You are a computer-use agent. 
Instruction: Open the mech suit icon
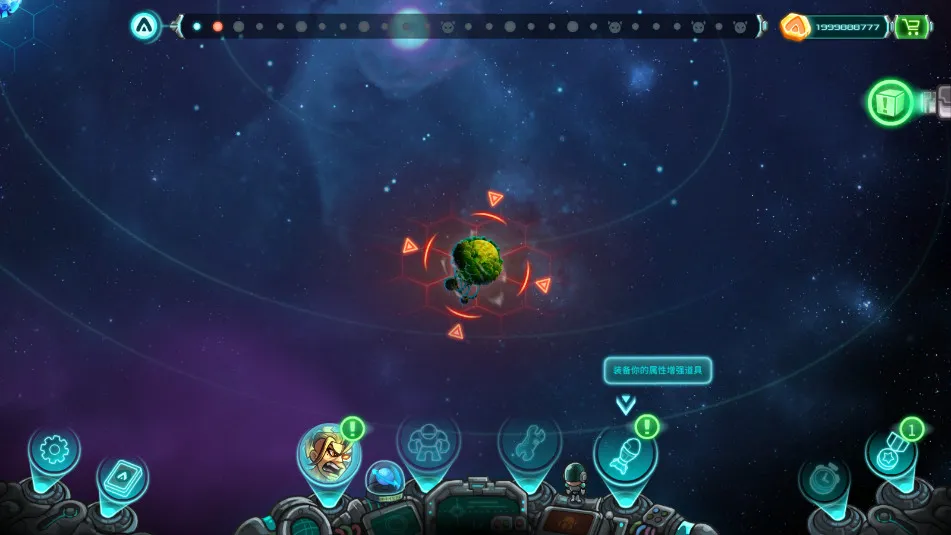(x=428, y=443)
